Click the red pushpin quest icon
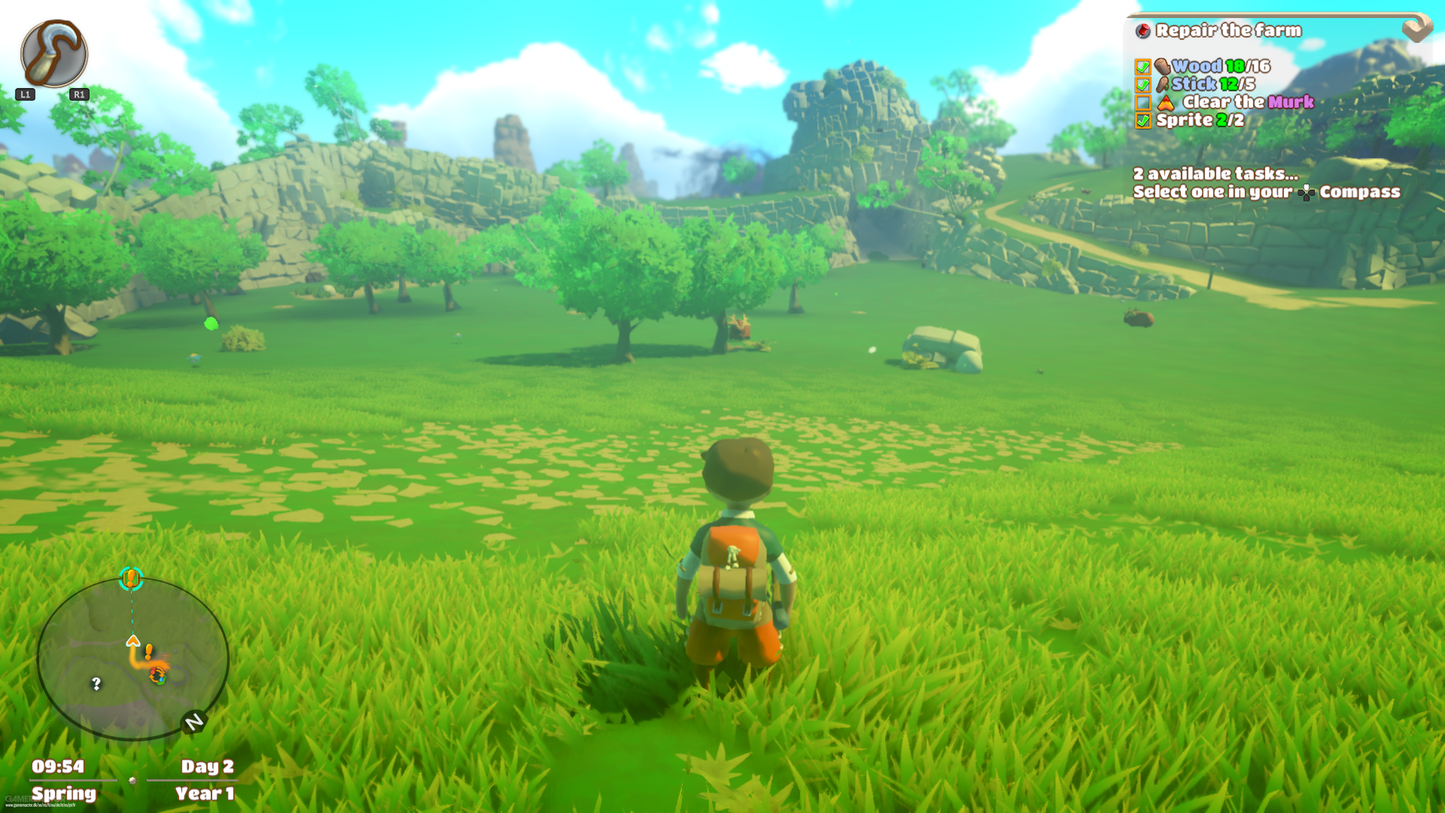This screenshot has height=813, width=1445. pyautogui.click(x=1143, y=31)
